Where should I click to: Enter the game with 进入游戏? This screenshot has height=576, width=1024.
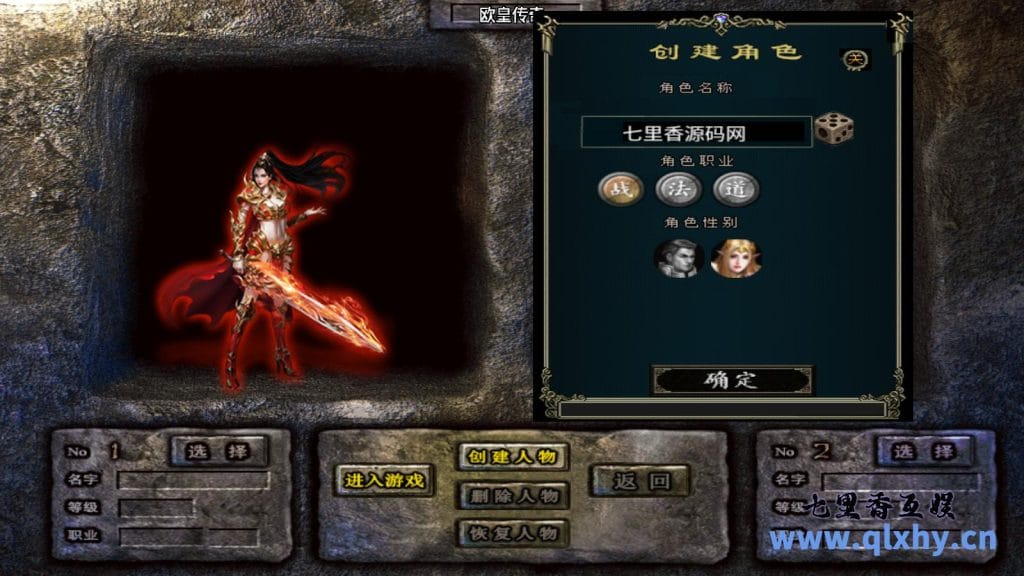(x=385, y=480)
